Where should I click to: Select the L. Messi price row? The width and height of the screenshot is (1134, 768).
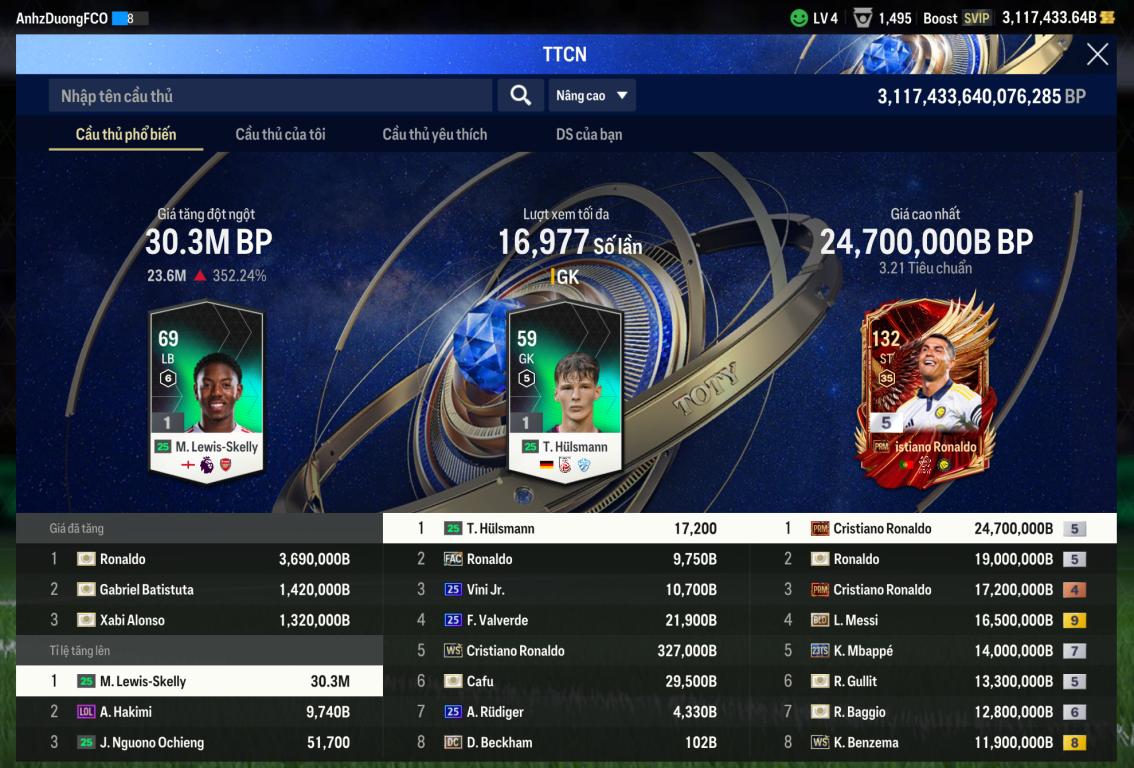pos(932,620)
